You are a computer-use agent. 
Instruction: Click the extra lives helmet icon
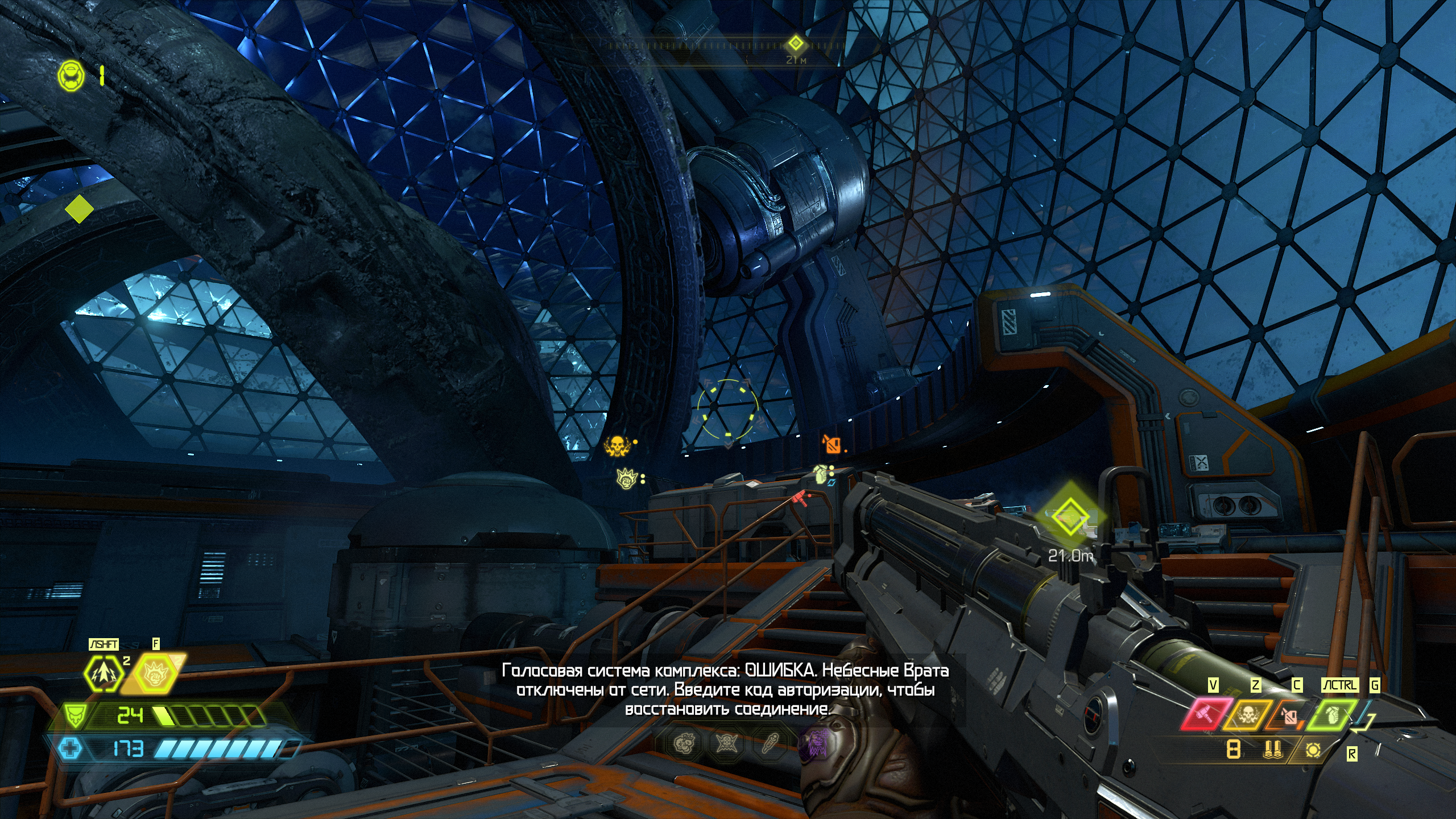click(71, 75)
